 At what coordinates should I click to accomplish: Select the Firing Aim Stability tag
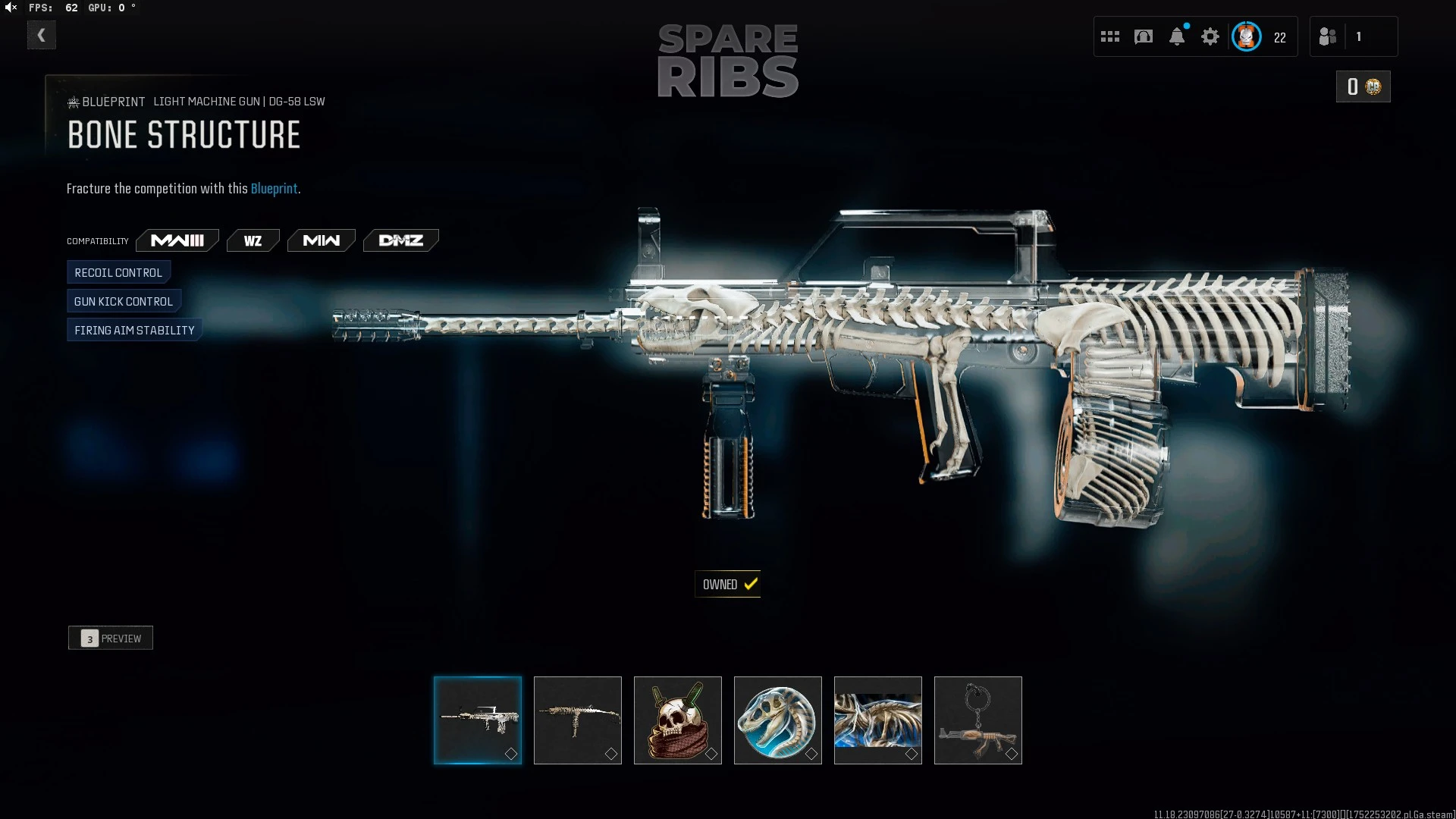point(134,330)
